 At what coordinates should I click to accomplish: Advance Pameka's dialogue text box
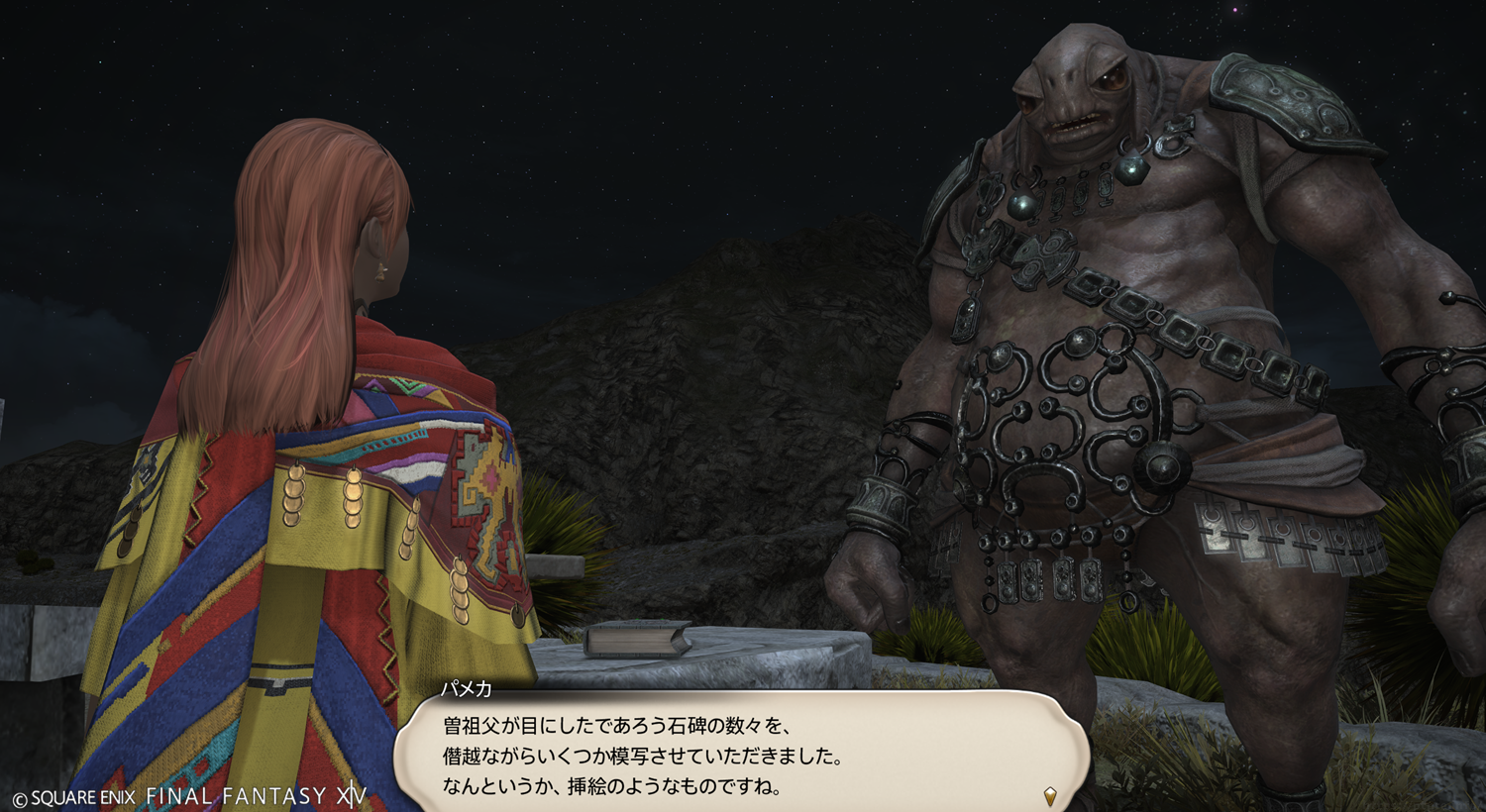741,755
